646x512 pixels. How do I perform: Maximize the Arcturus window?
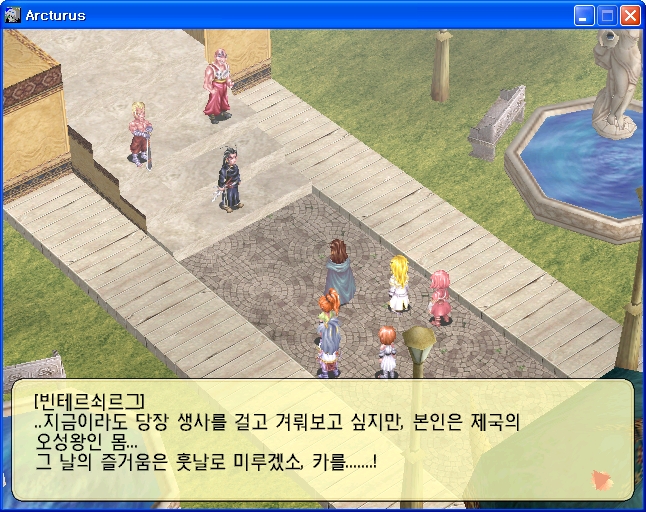click(607, 15)
